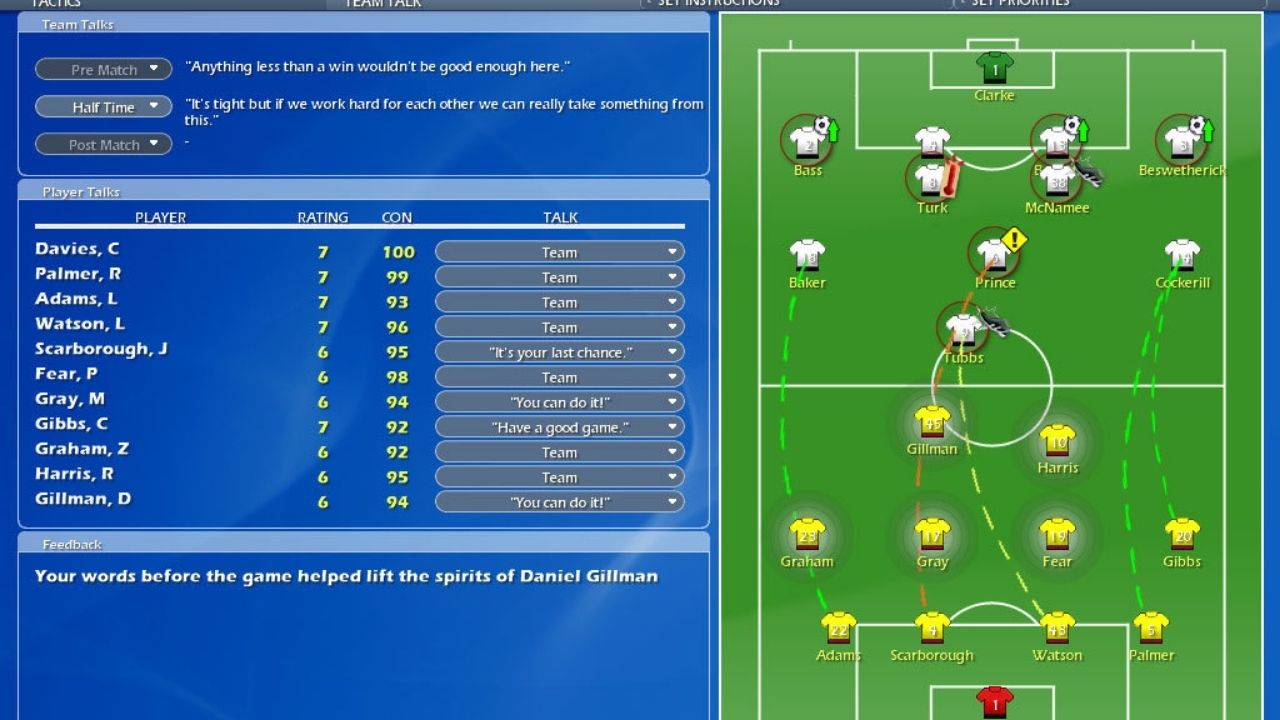This screenshot has width=1280, height=720.
Task: Open talk dropdown for Harris, R
Action: pos(559,477)
